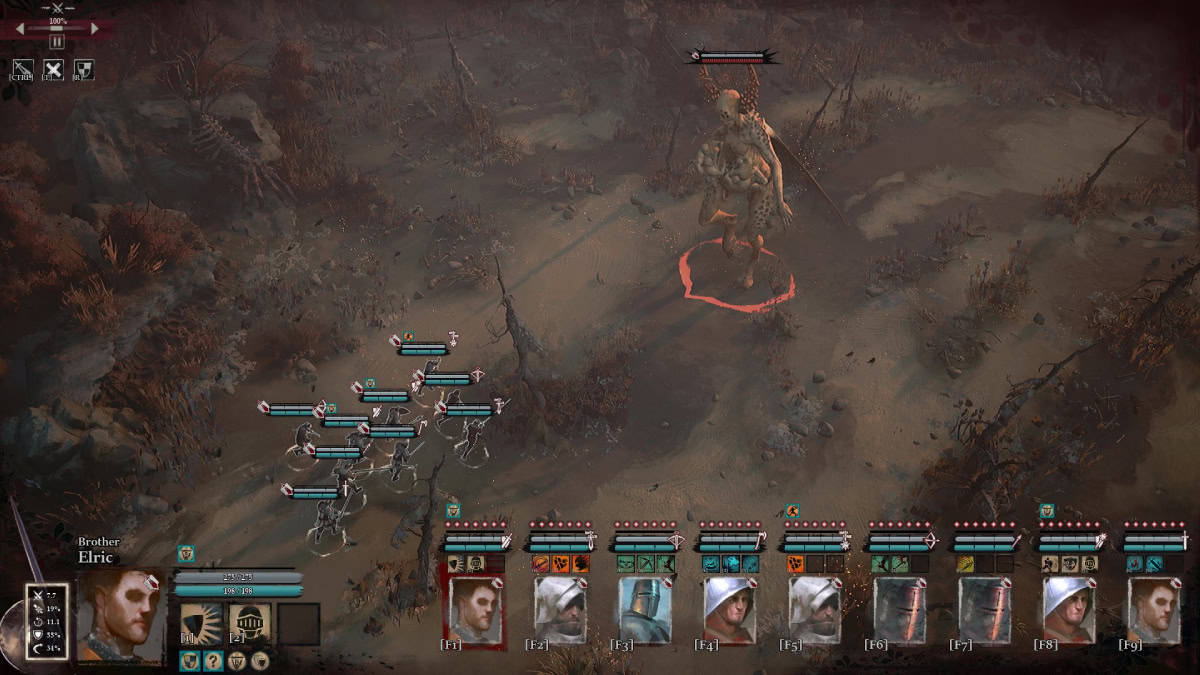The width and height of the screenshot is (1200, 675).
Task: Use Elric's shield burst ability
Action: point(200,620)
